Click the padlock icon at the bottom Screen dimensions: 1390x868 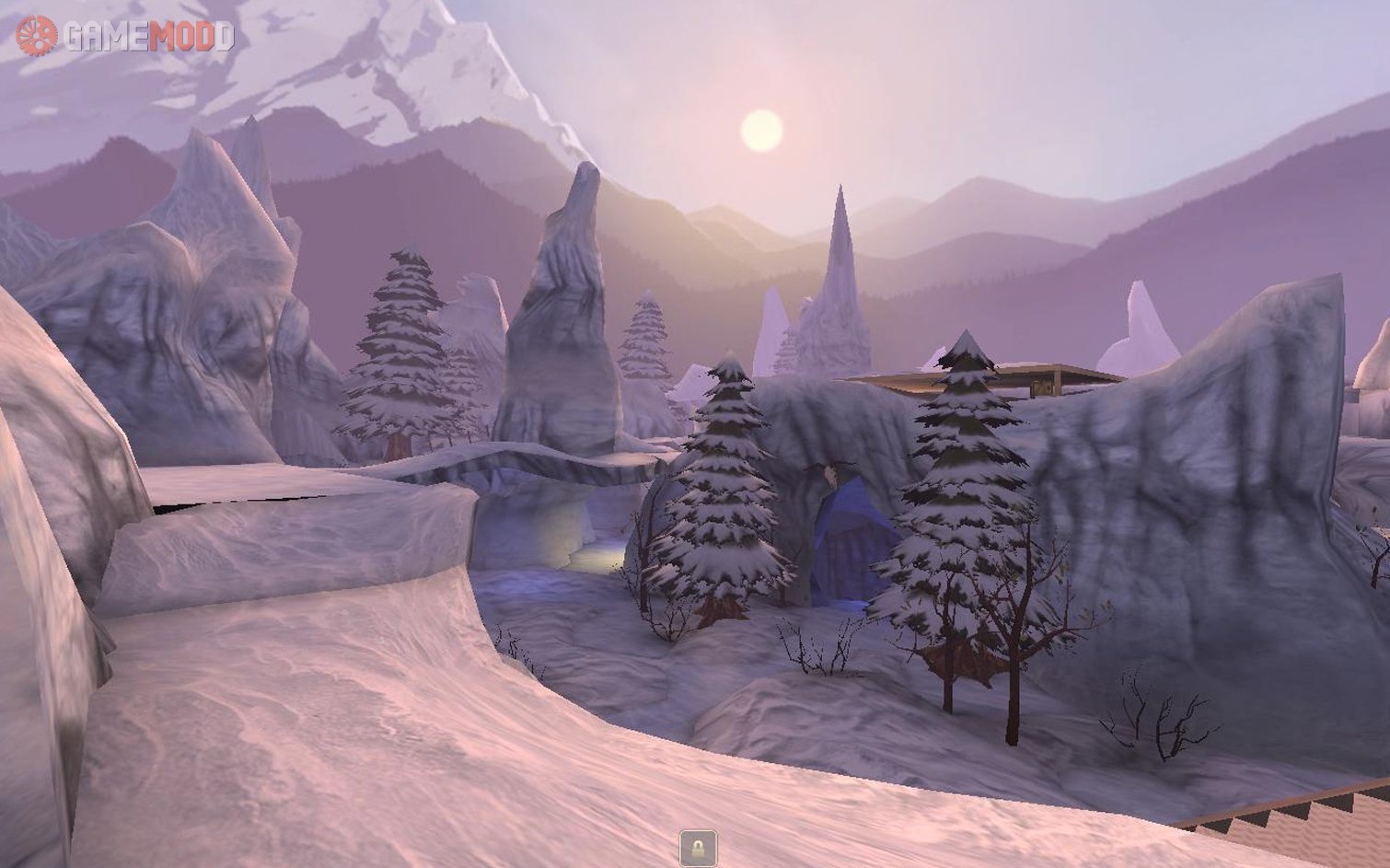point(698,847)
